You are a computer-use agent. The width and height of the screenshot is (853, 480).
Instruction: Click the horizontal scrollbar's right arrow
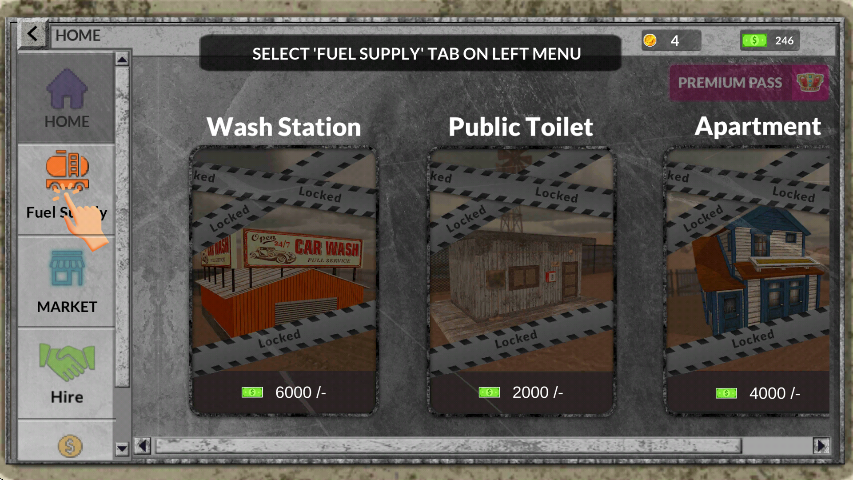point(821,446)
